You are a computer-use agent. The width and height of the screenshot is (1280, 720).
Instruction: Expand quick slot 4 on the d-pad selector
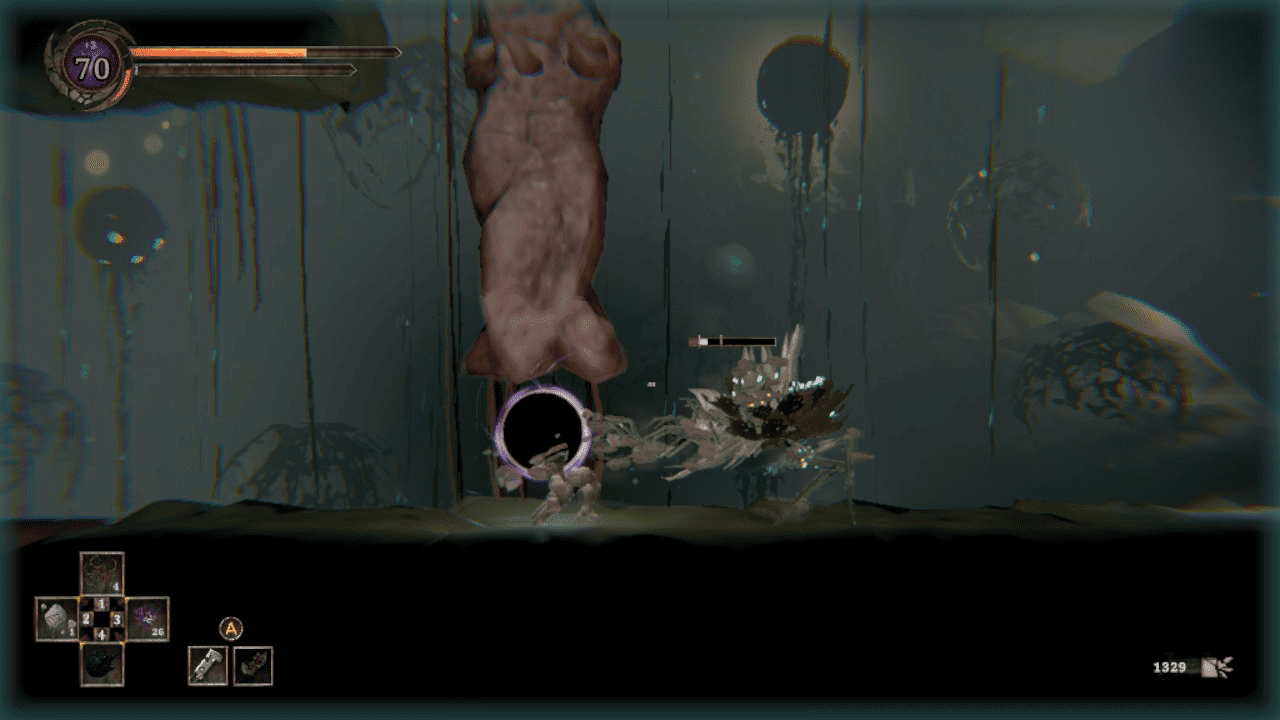101,634
